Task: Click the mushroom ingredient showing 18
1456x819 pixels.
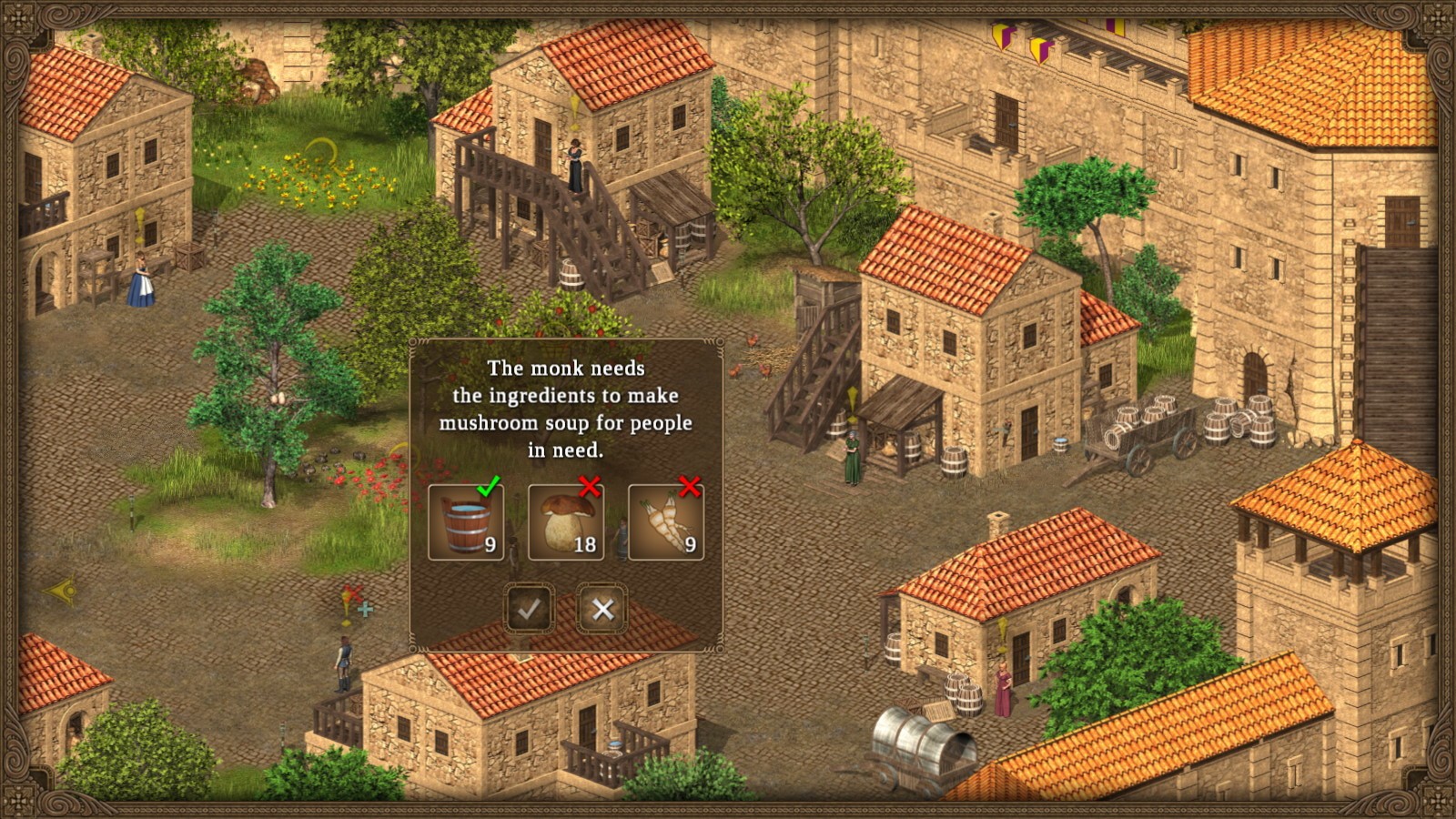Action: point(565,521)
